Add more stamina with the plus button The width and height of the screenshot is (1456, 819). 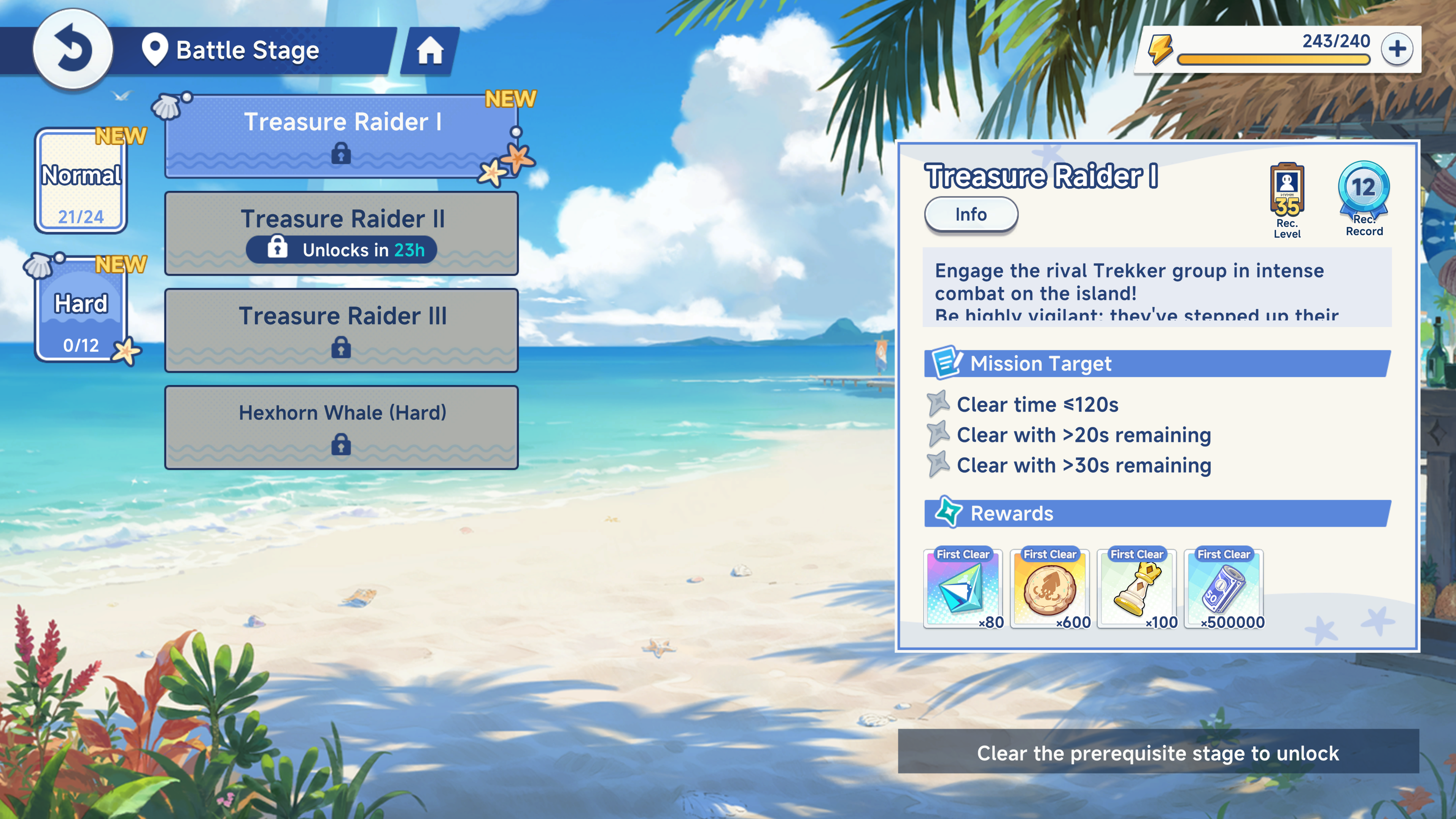(1396, 49)
